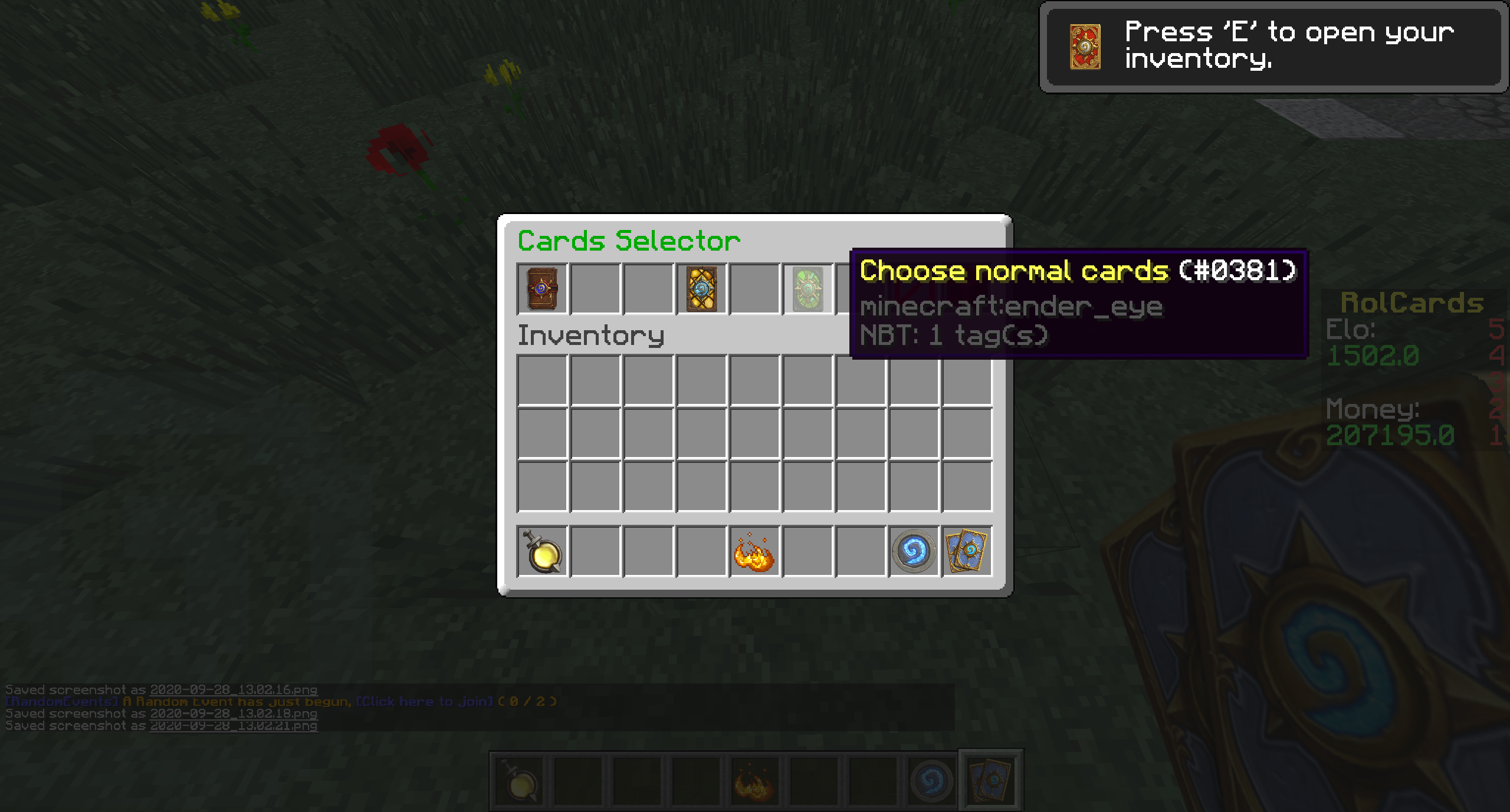Select the brown card back in Cards Selector
The image size is (1510, 812).
tap(542, 288)
